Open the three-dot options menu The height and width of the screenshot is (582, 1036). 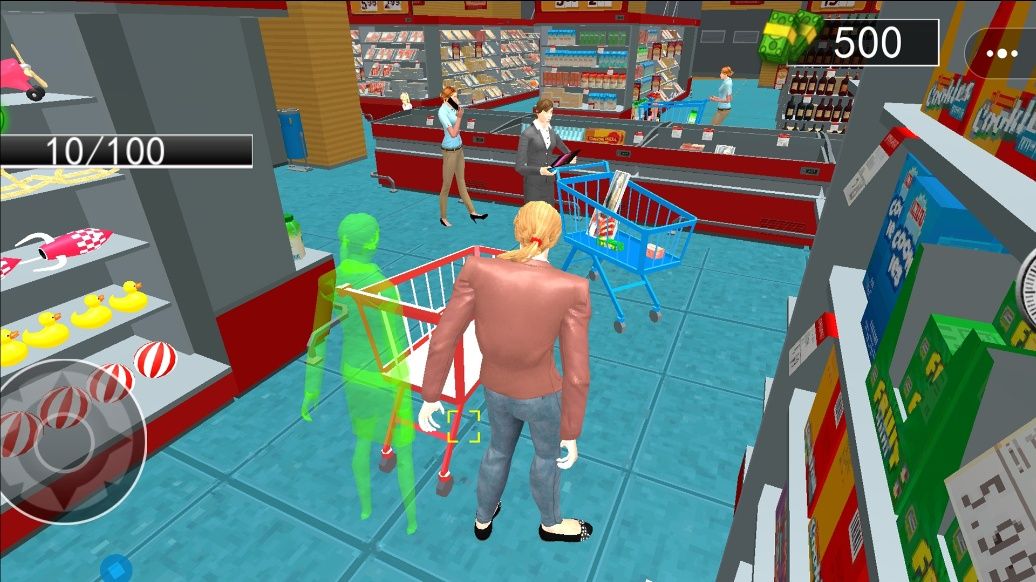click(999, 53)
